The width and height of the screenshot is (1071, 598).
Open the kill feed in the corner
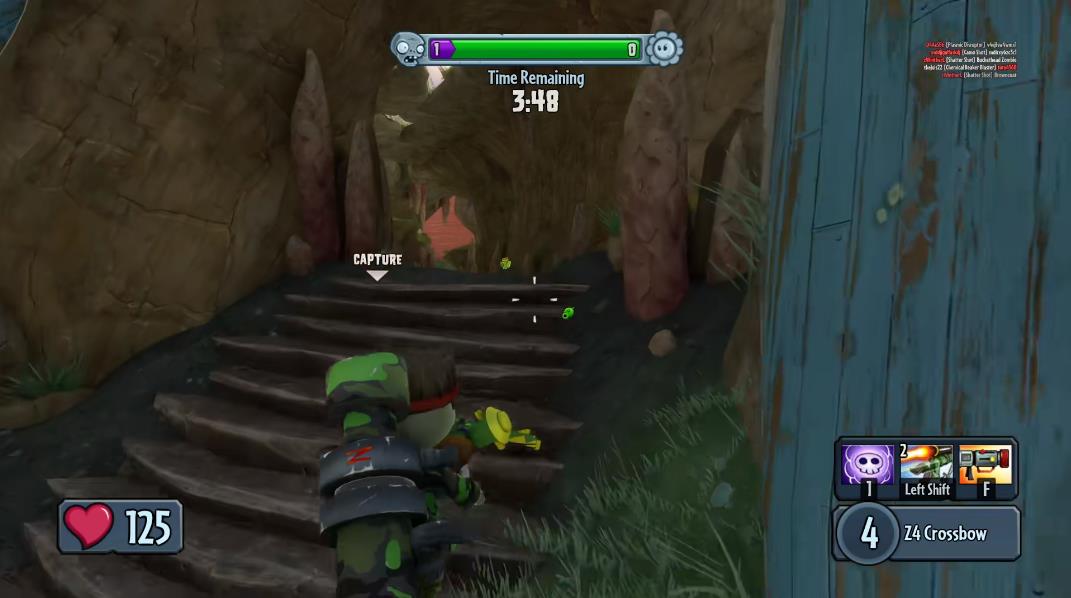click(969, 60)
